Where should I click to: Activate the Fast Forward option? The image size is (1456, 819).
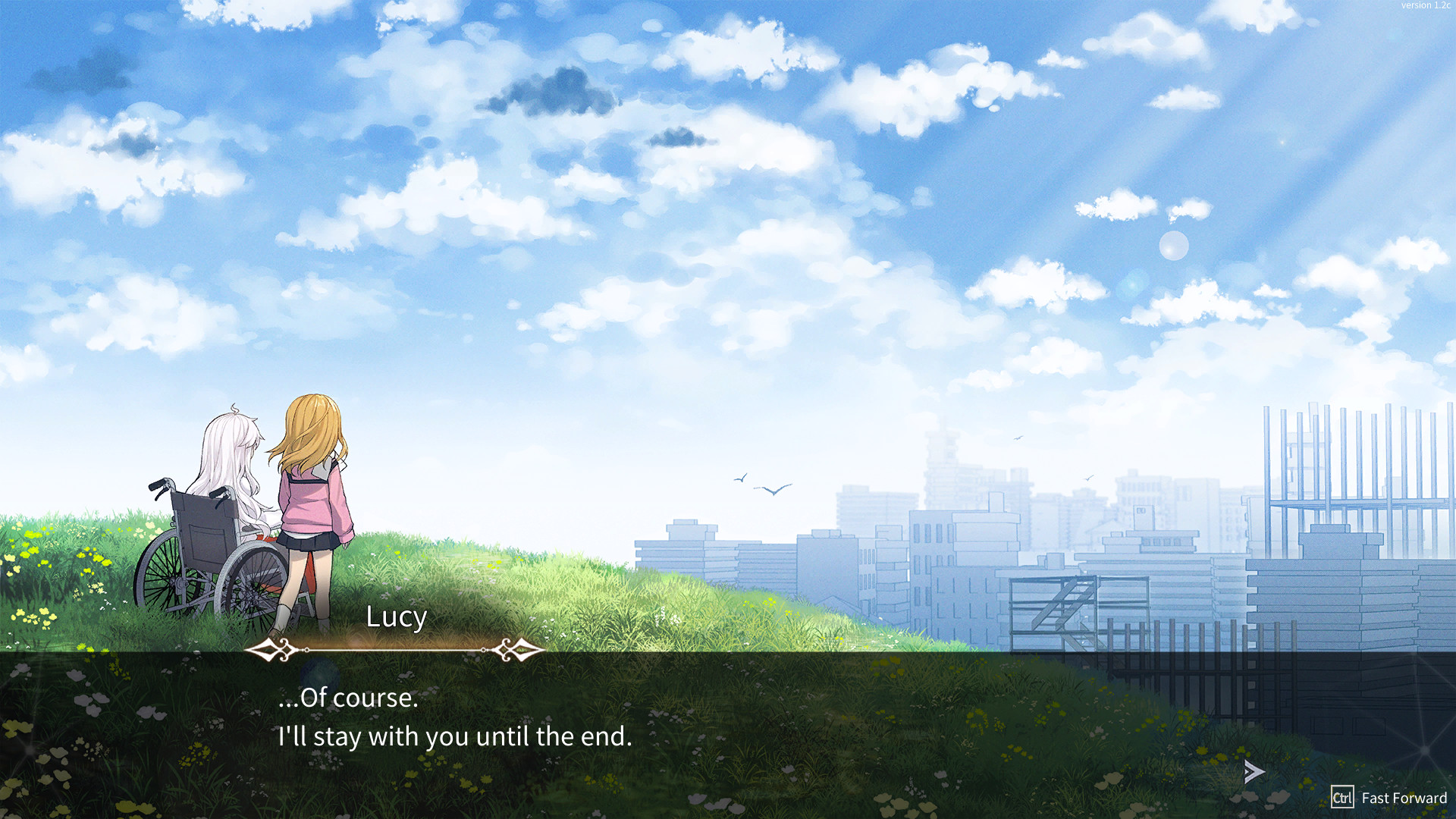(x=1389, y=798)
